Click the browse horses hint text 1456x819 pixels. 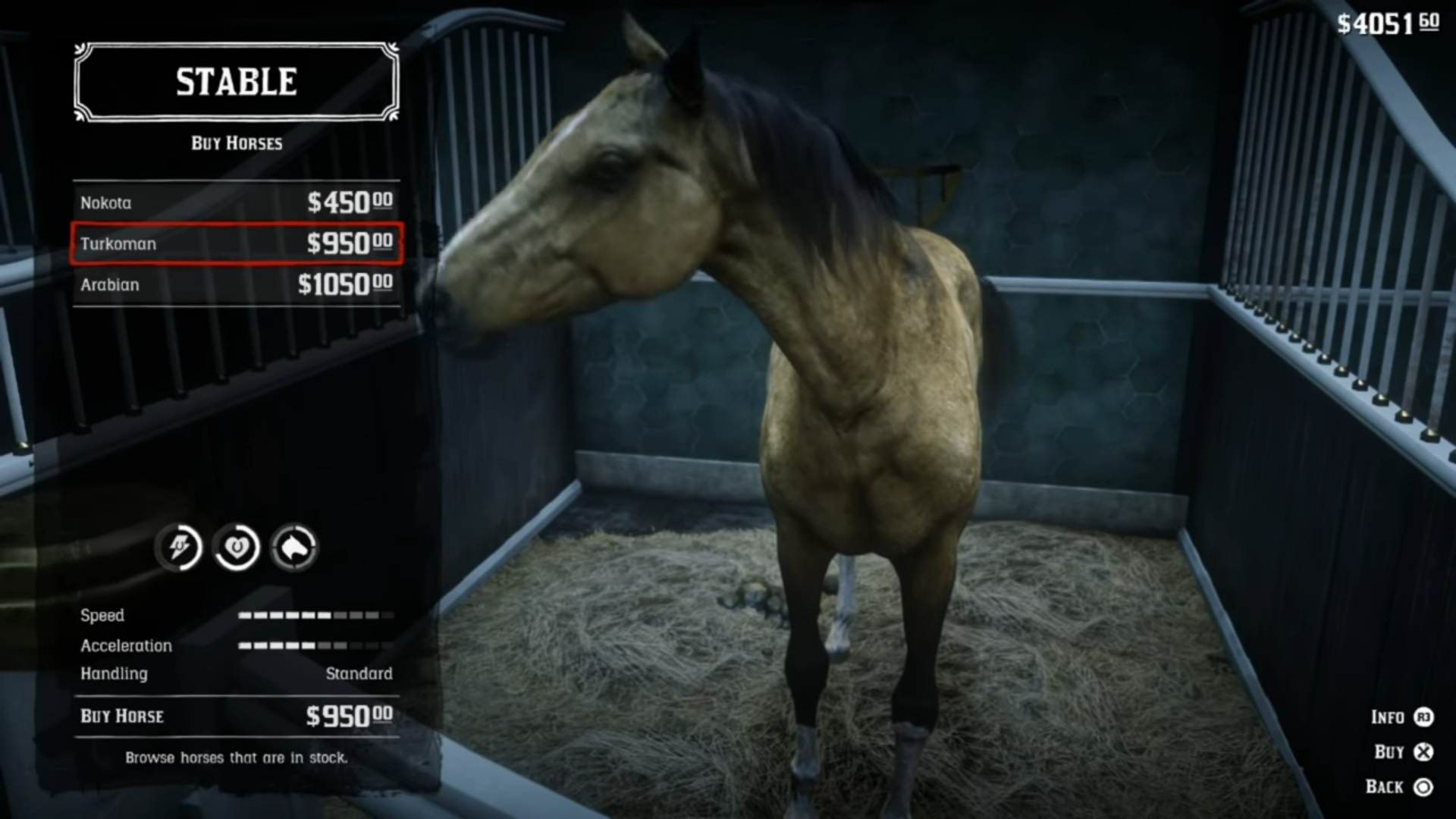(236, 757)
